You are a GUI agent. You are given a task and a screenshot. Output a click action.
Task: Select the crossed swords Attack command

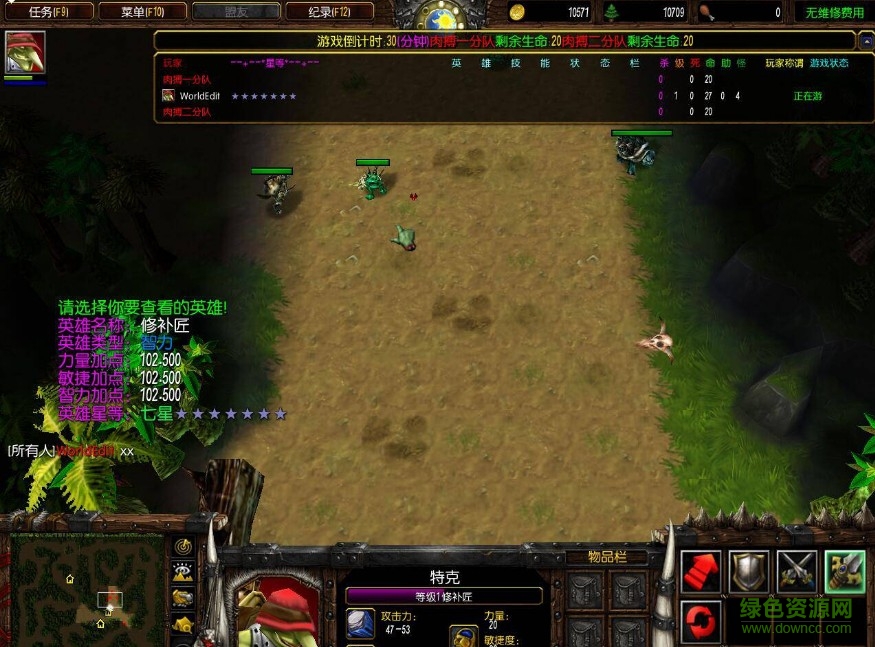click(797, 572)
